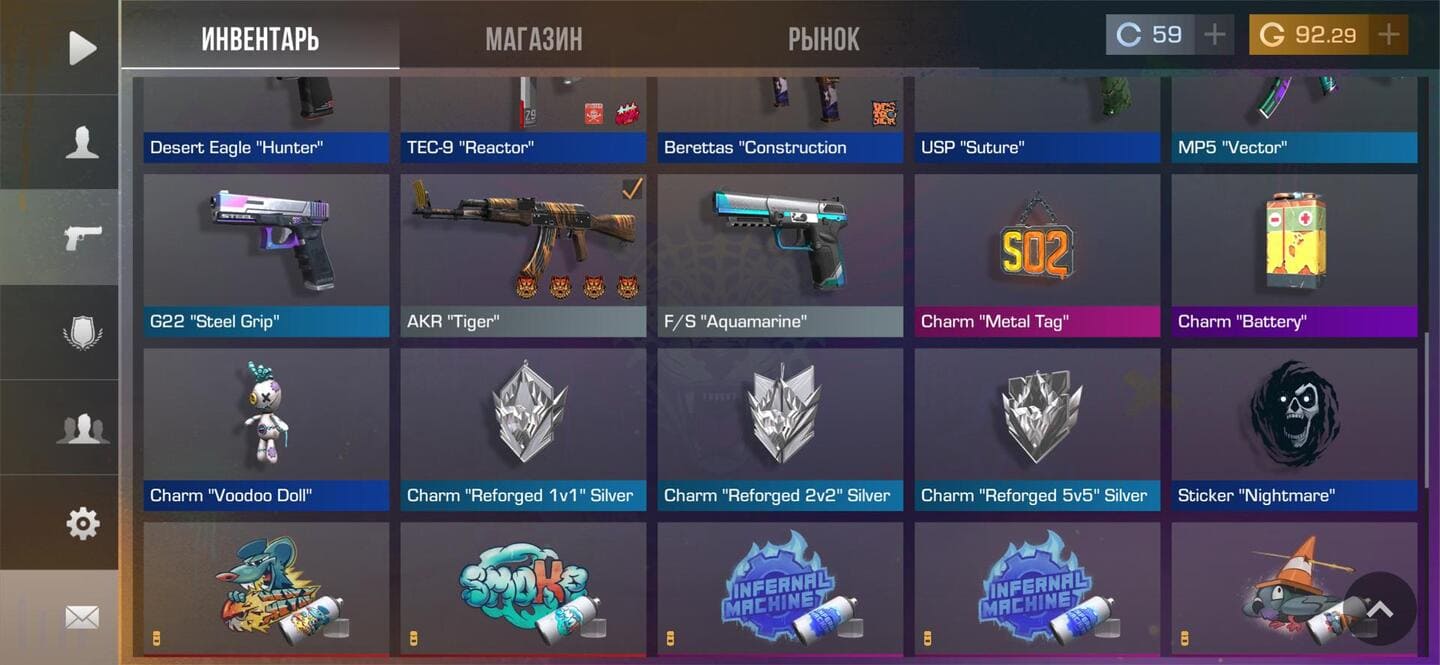1440x665 pixels.
Task: Switch to the Магазин tab
Action: point(533,39)
